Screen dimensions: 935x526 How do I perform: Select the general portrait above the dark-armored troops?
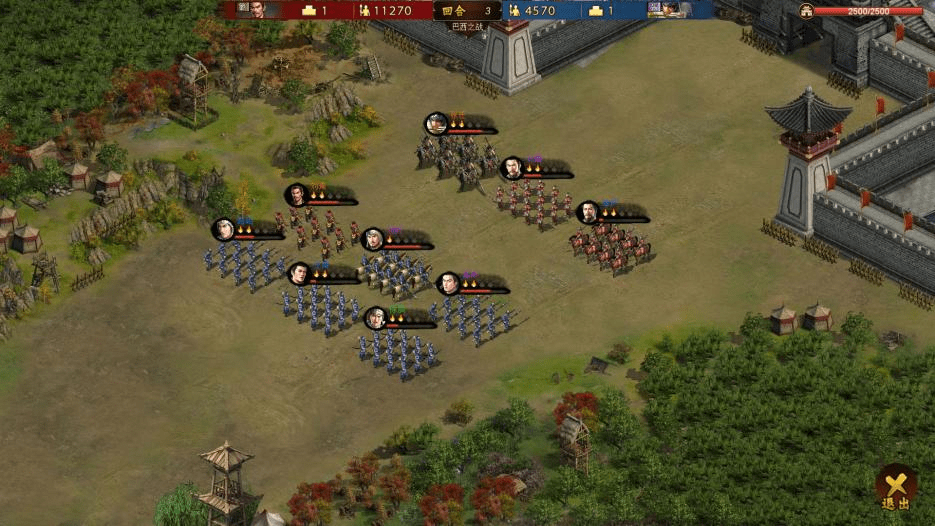pyautogui.click(x=436, y=124)
